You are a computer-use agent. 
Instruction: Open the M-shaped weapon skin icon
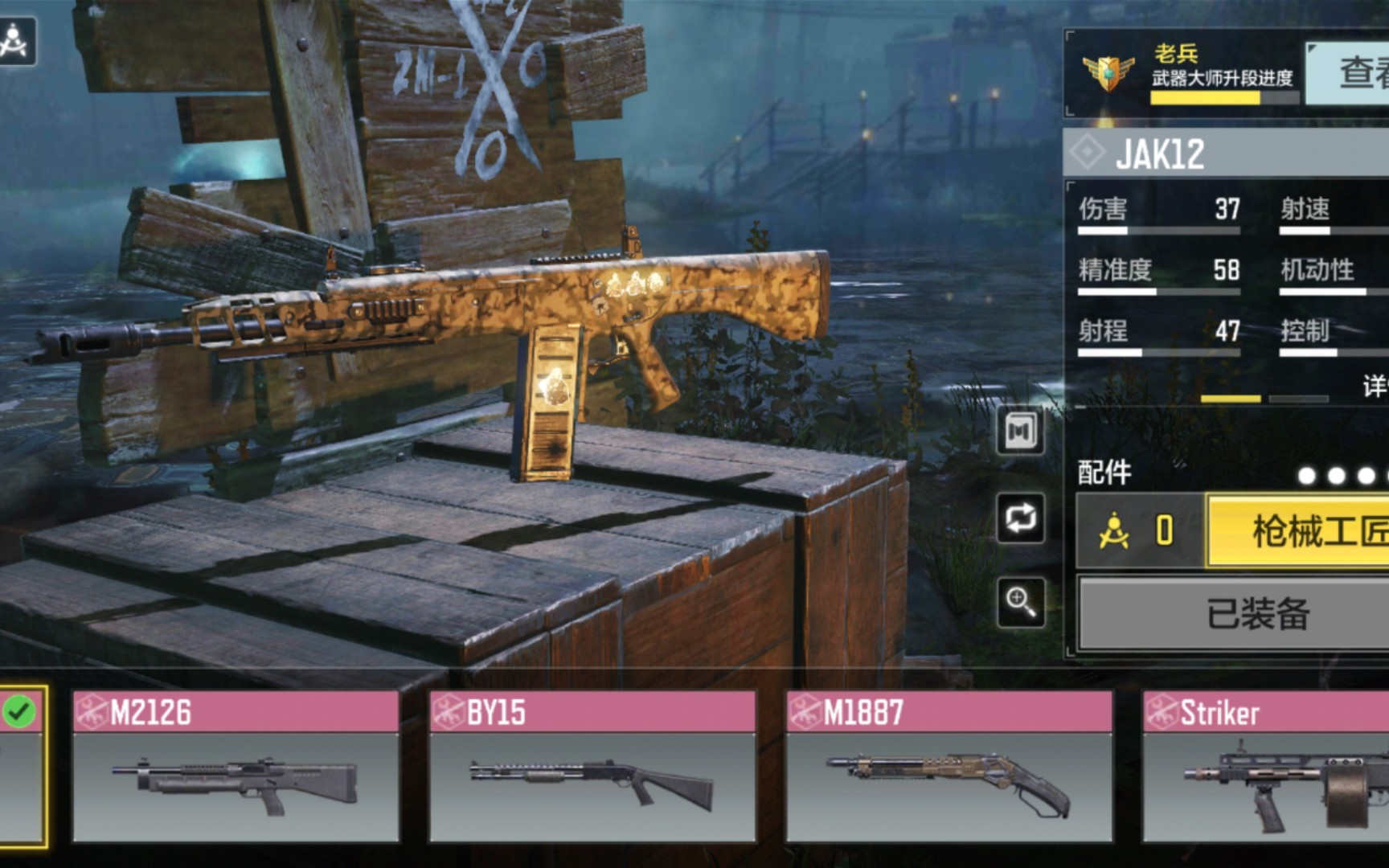click(1021, 432)
